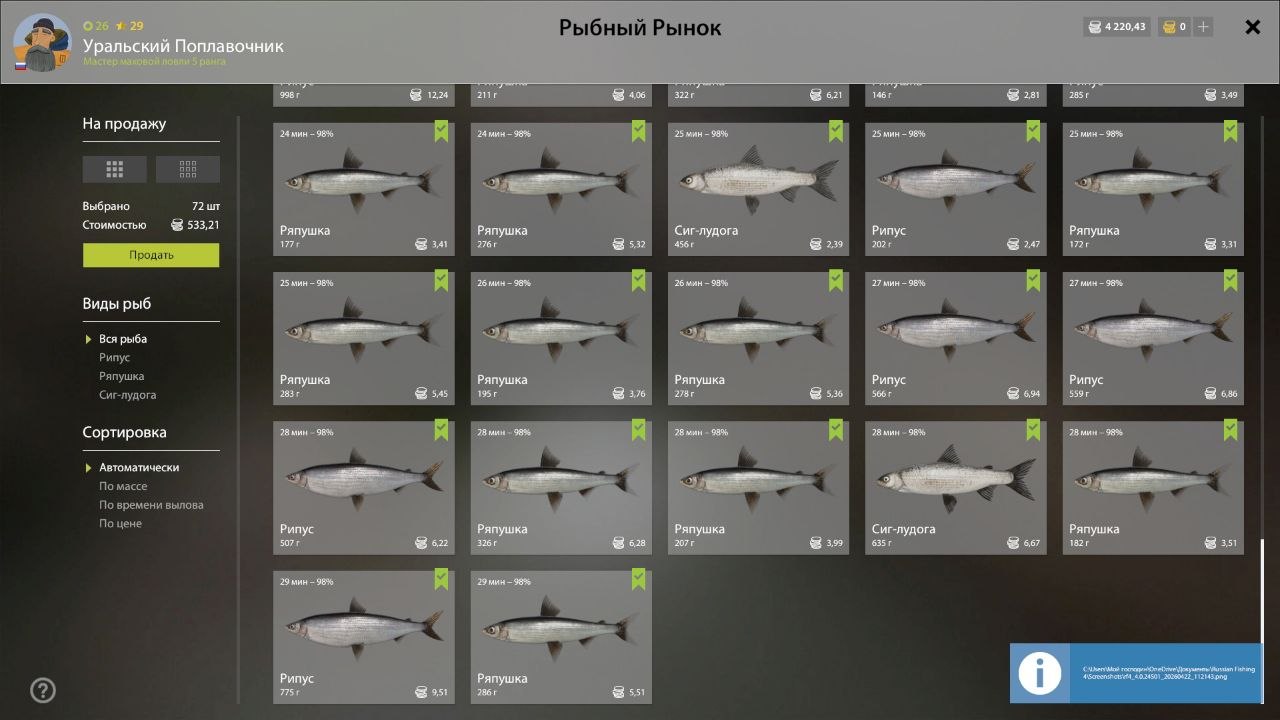Filter fish list by Рипус

(x=115, y=357)
